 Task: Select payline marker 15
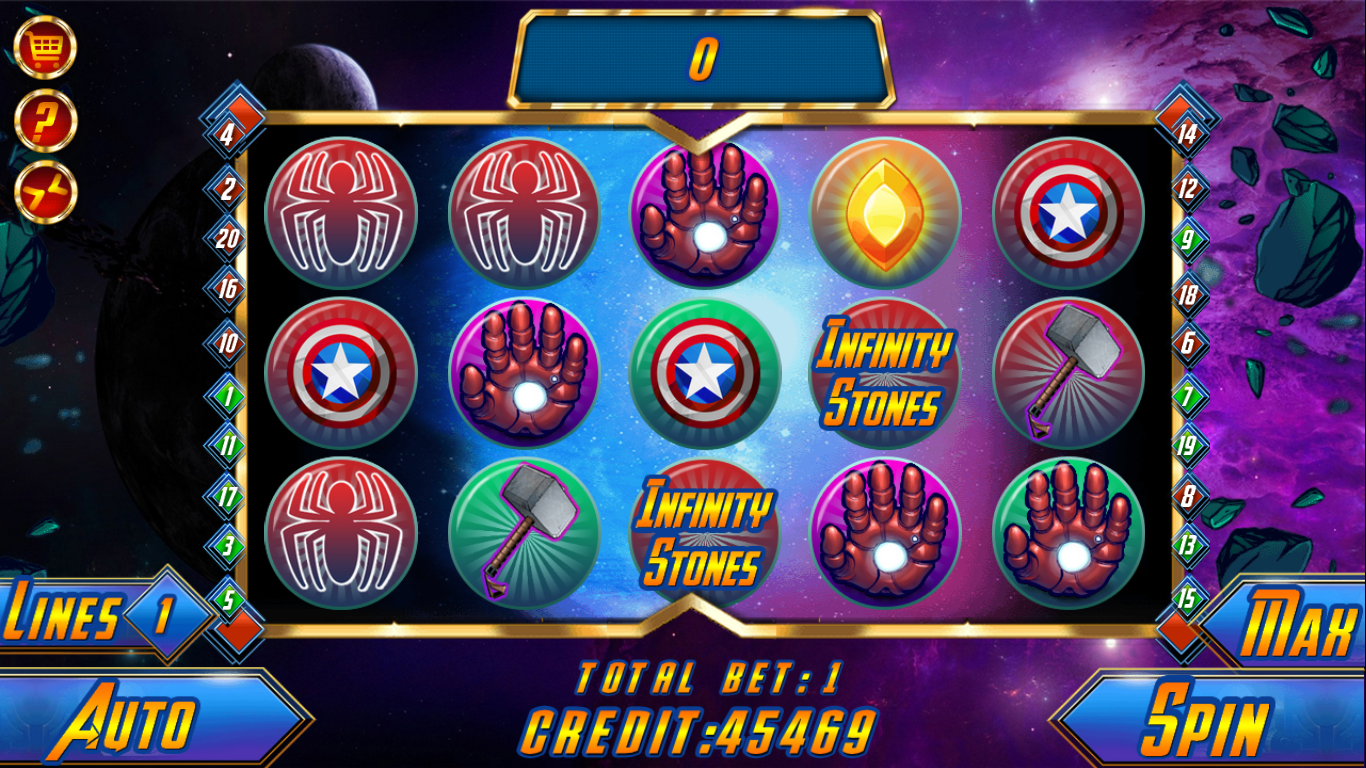click(1187, 599)
